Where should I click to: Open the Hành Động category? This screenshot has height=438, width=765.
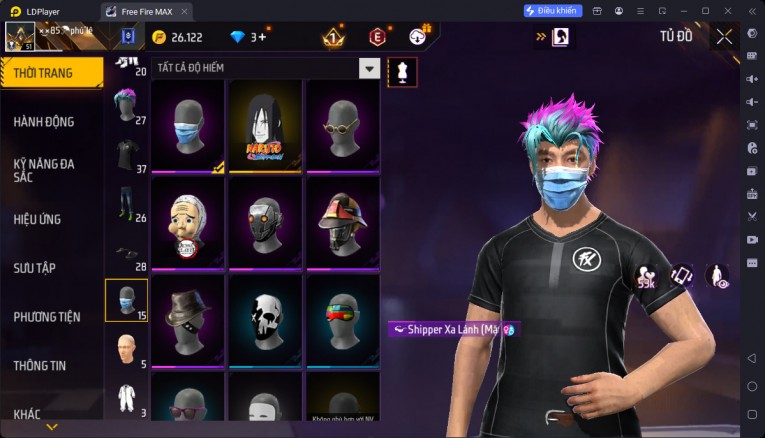[44, 122]
